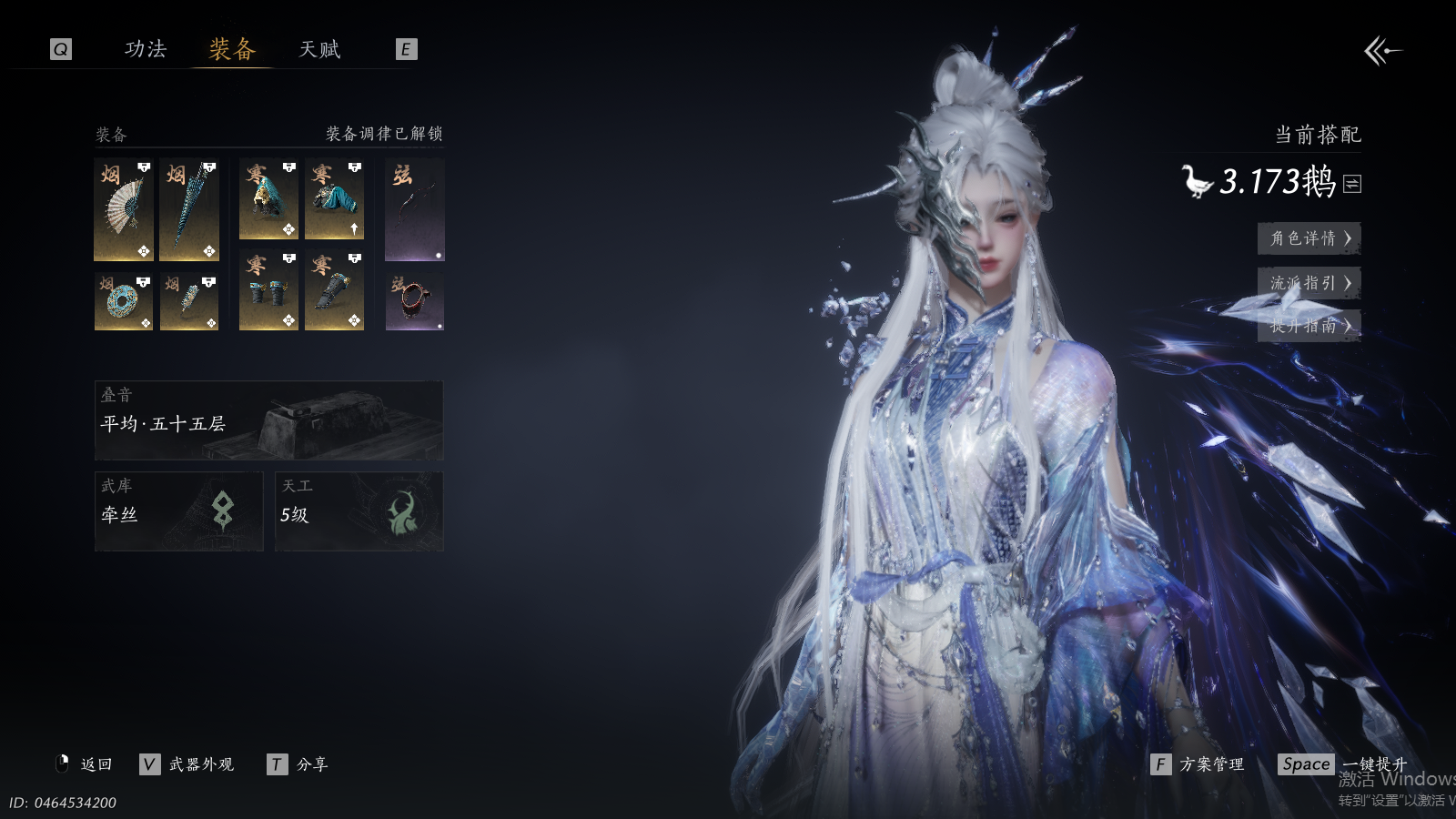Select the pair of bracers slot

point(268,290)
